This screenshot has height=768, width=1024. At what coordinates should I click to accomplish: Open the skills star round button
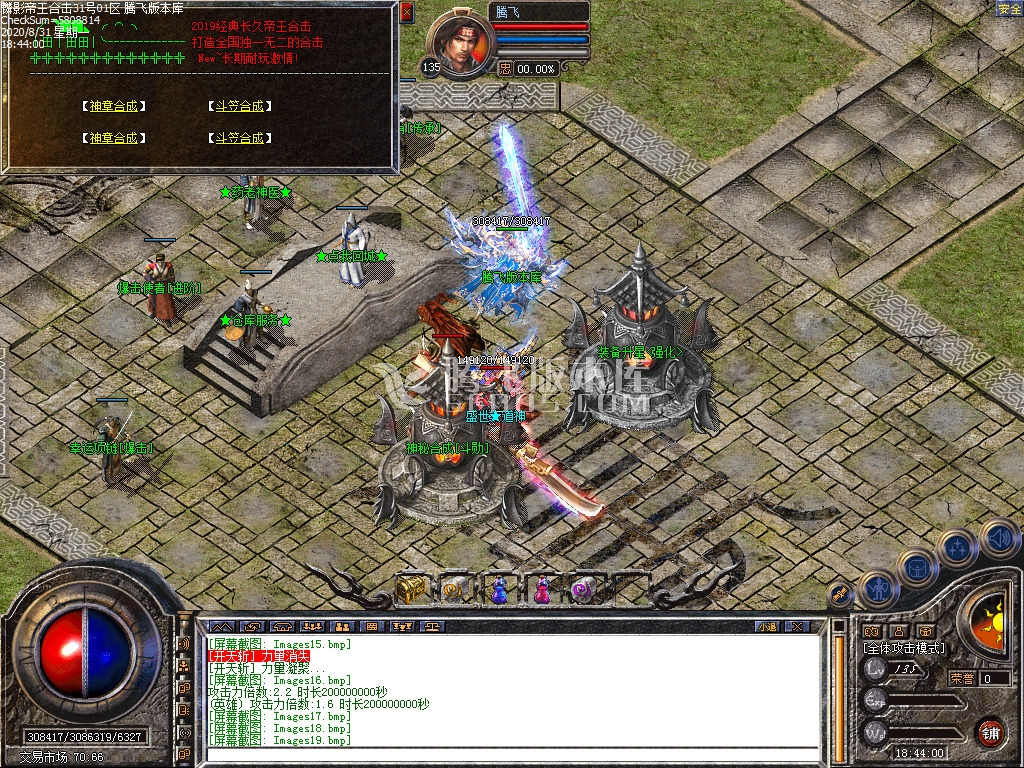(958, 547)
